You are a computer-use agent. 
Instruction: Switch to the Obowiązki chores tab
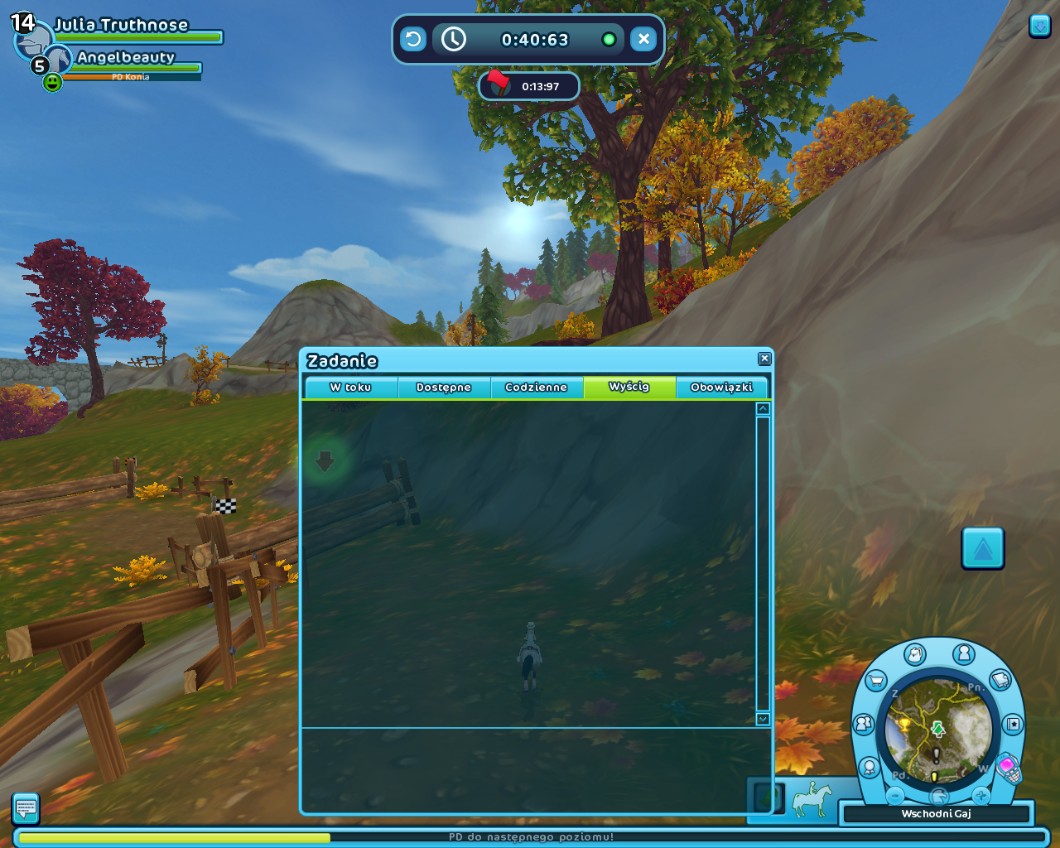(721, 387)
